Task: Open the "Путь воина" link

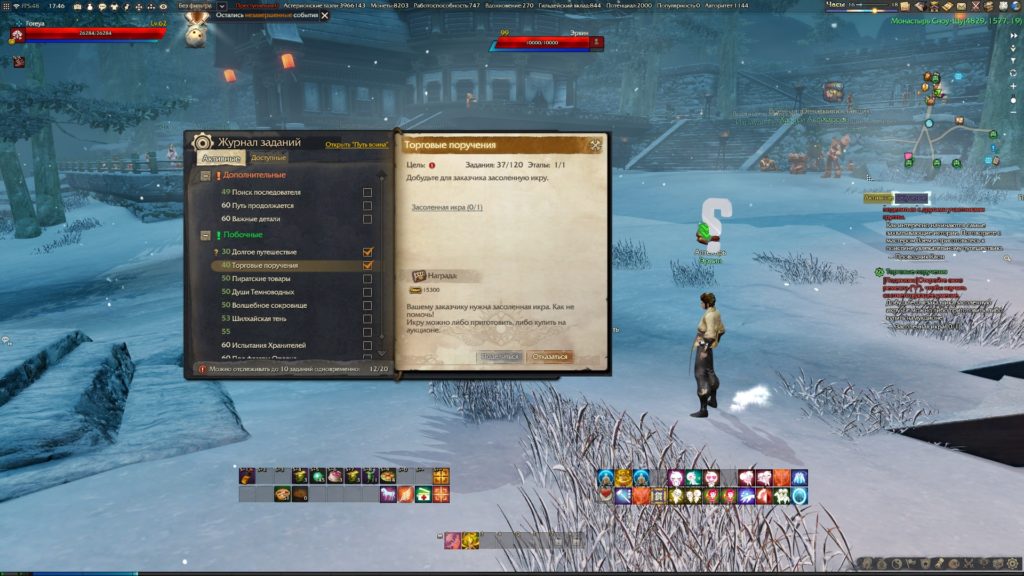Action: (x=356, y=144)
